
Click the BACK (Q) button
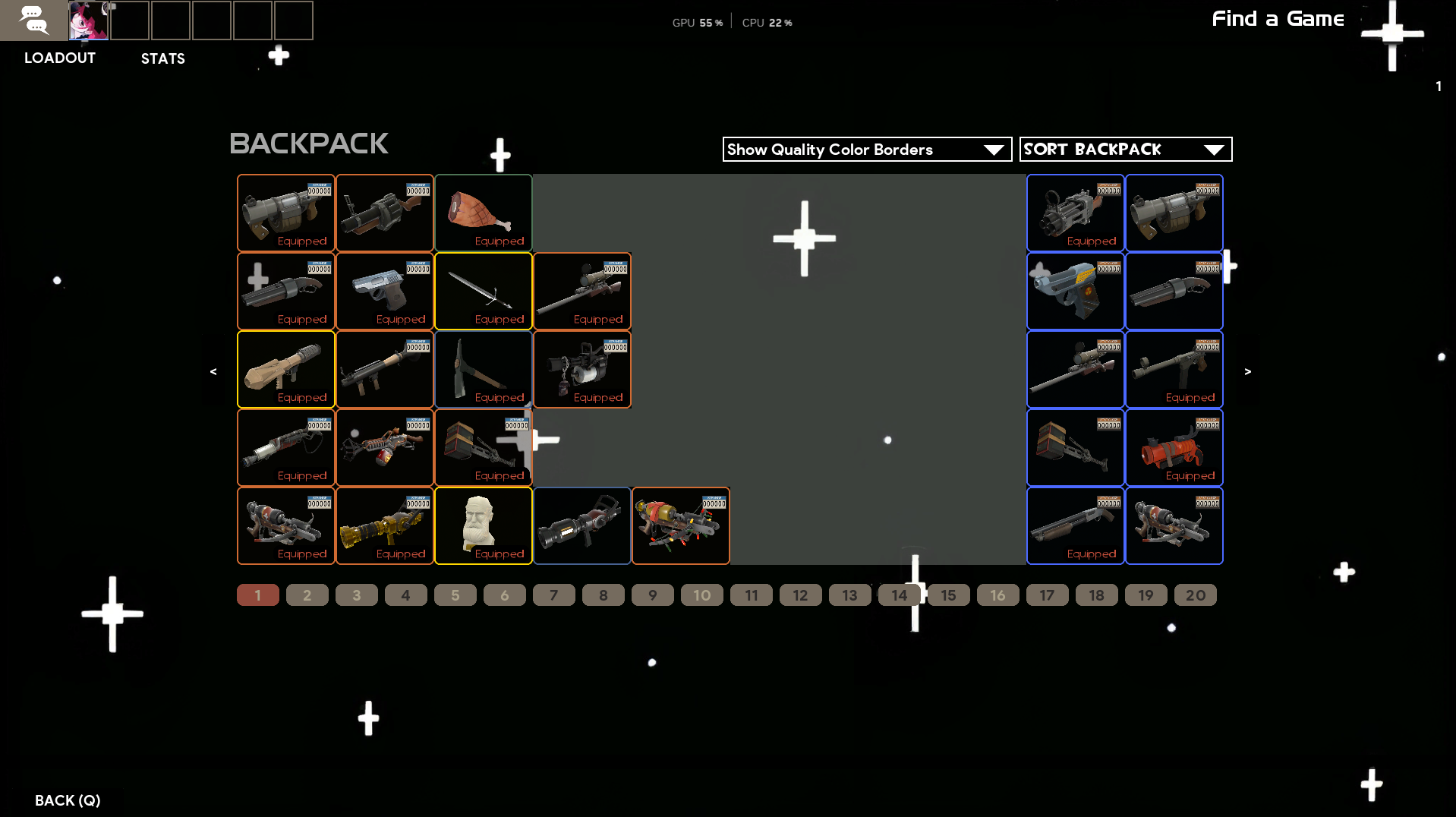68,800
